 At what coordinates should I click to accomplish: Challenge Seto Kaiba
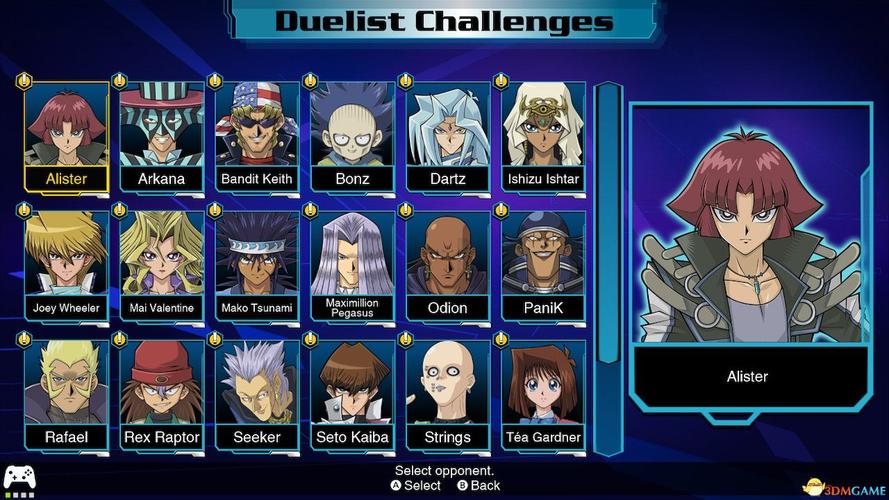click(x=352, y=395)
